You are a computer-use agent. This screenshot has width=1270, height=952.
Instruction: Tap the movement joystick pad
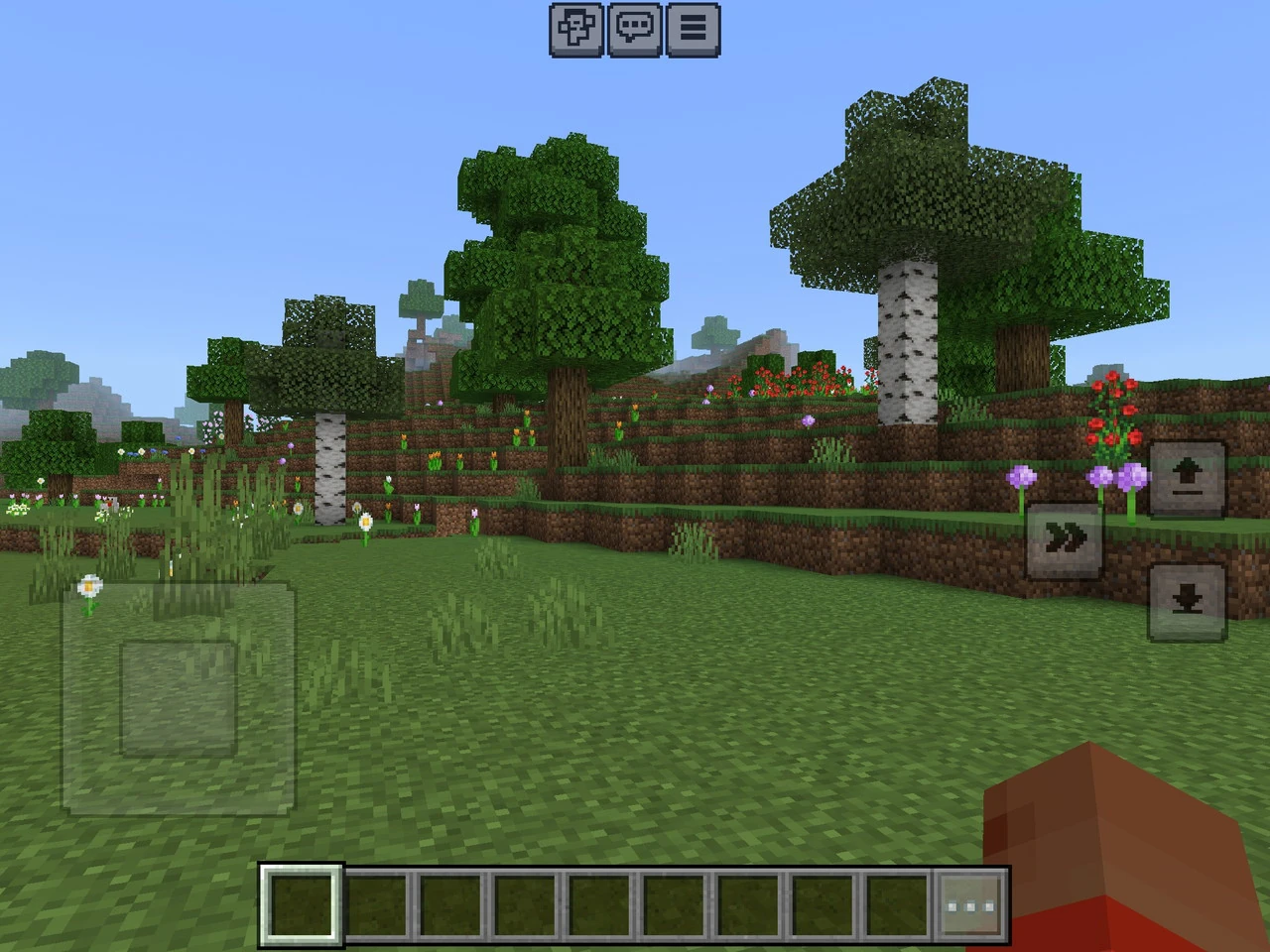pos(179,698)
